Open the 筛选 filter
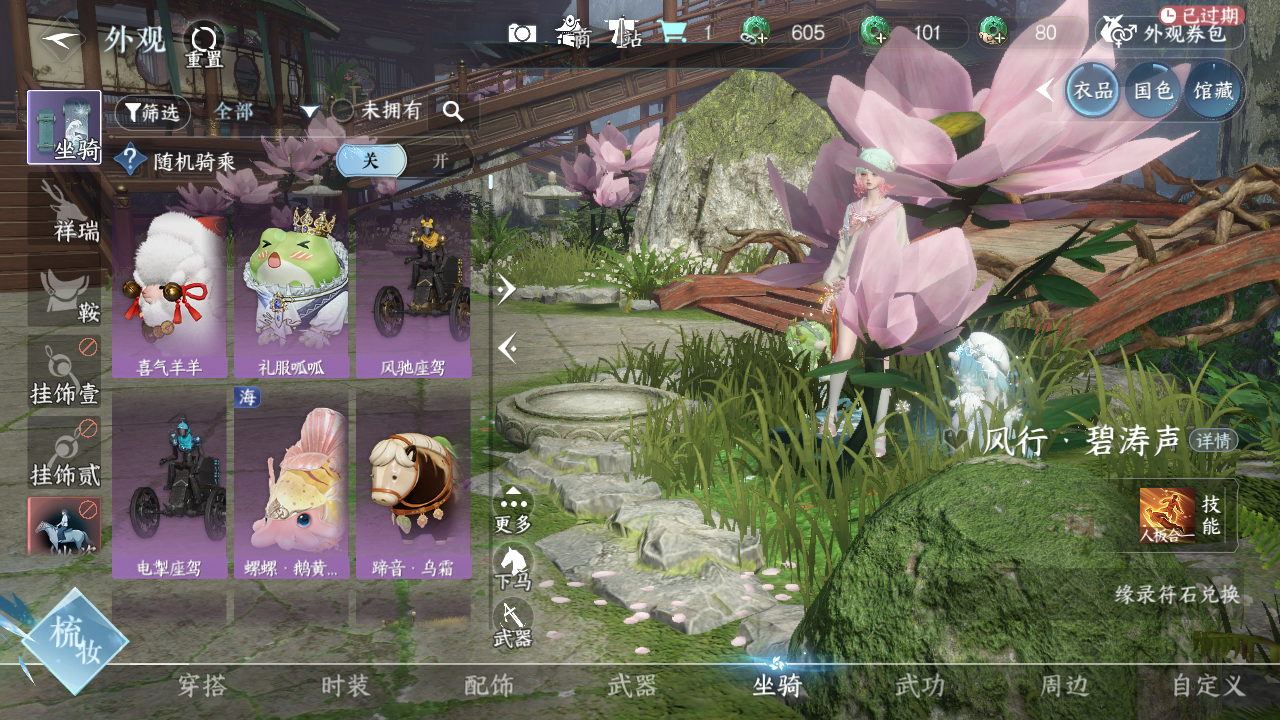 [152, 112]
